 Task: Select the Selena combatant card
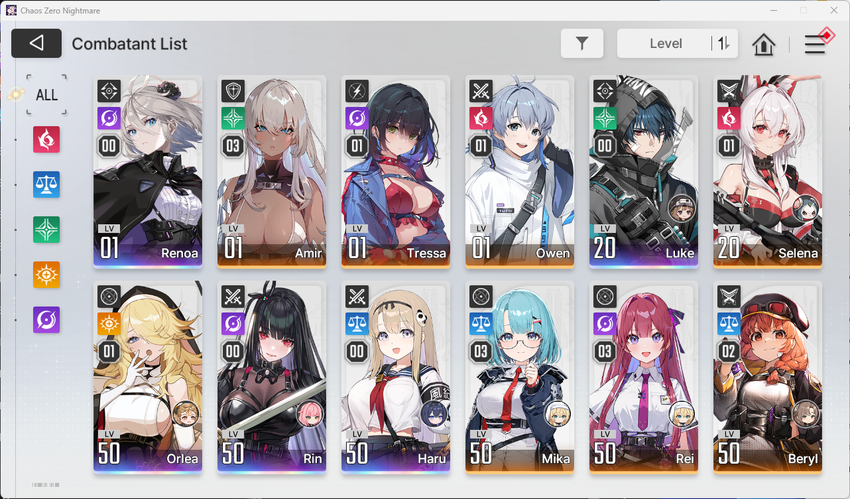click(767, 170)
